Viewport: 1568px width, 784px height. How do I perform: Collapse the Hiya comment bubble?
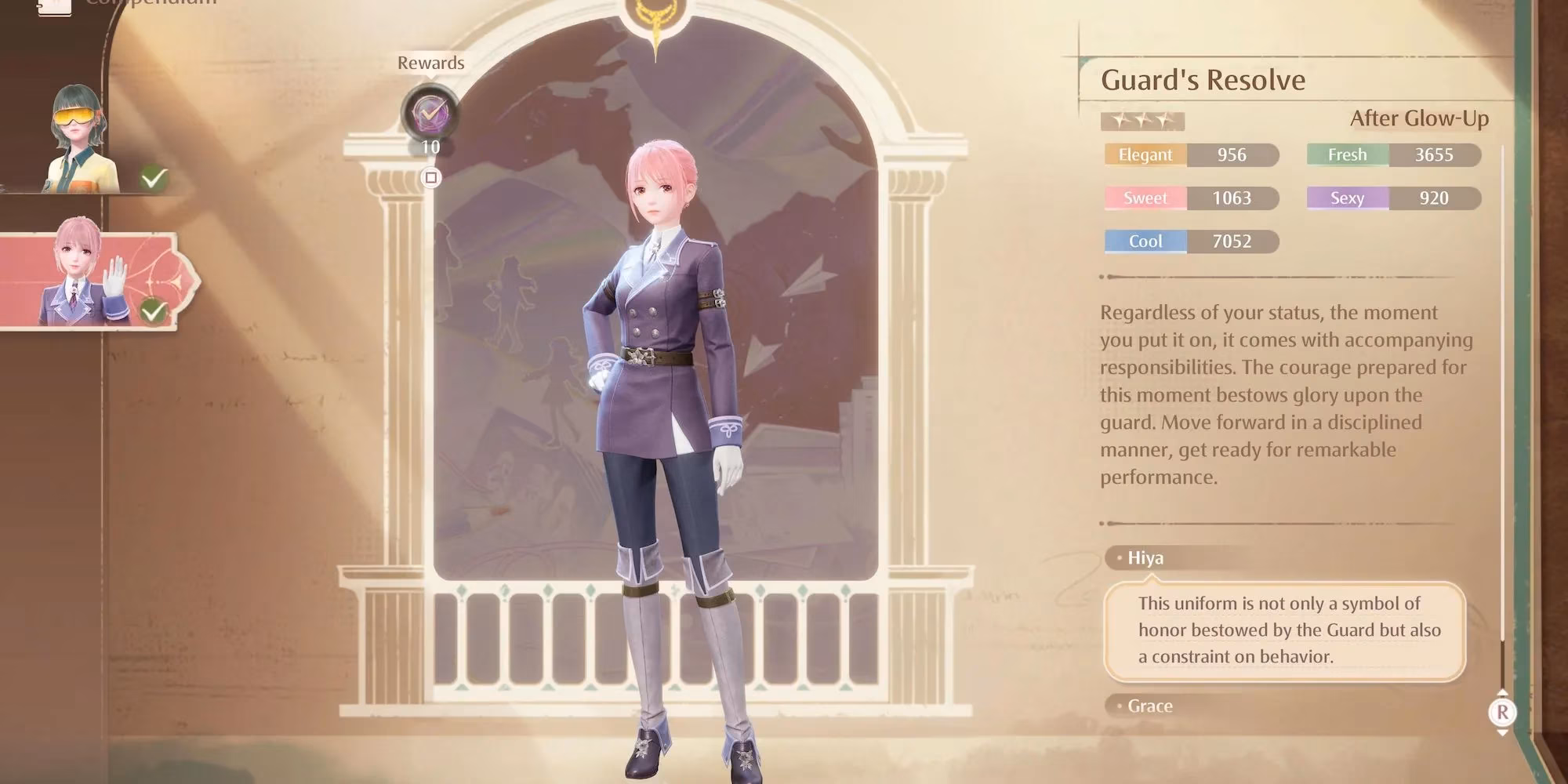click(x=1146, y=557)
